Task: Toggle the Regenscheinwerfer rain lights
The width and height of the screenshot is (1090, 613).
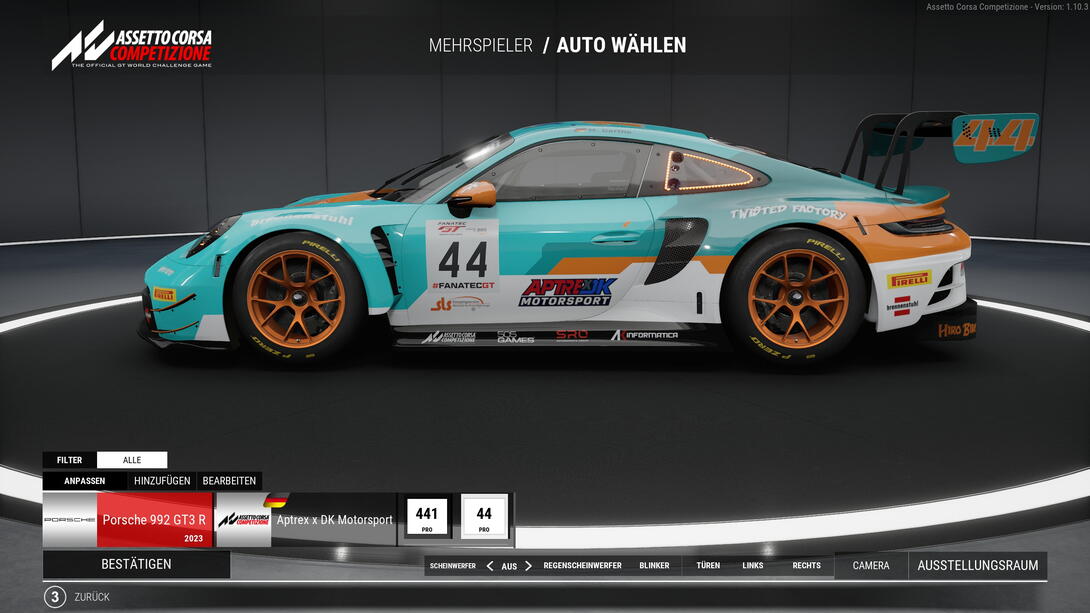Action: tap(582, 566)
